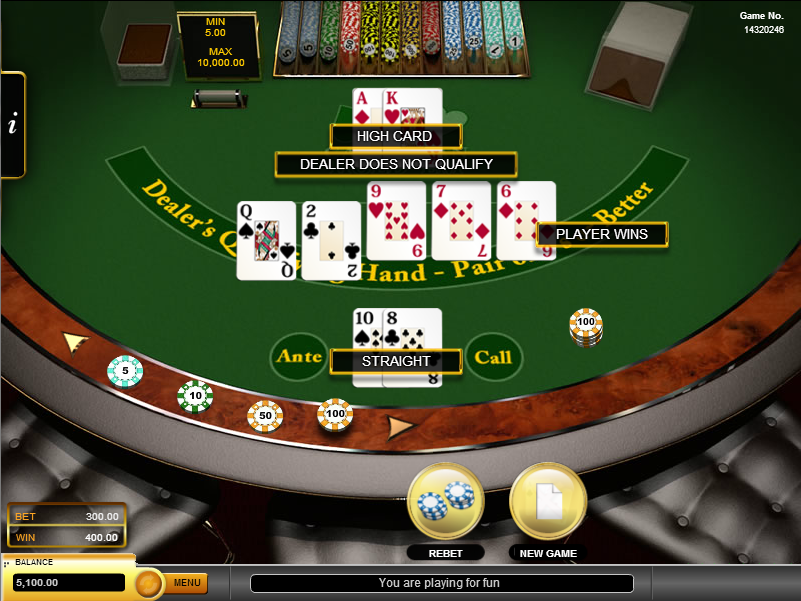Image resolution: width=801 pixels, height=601 pixels.
Task: Select the 5 value chip
Action: click(125, 371)
